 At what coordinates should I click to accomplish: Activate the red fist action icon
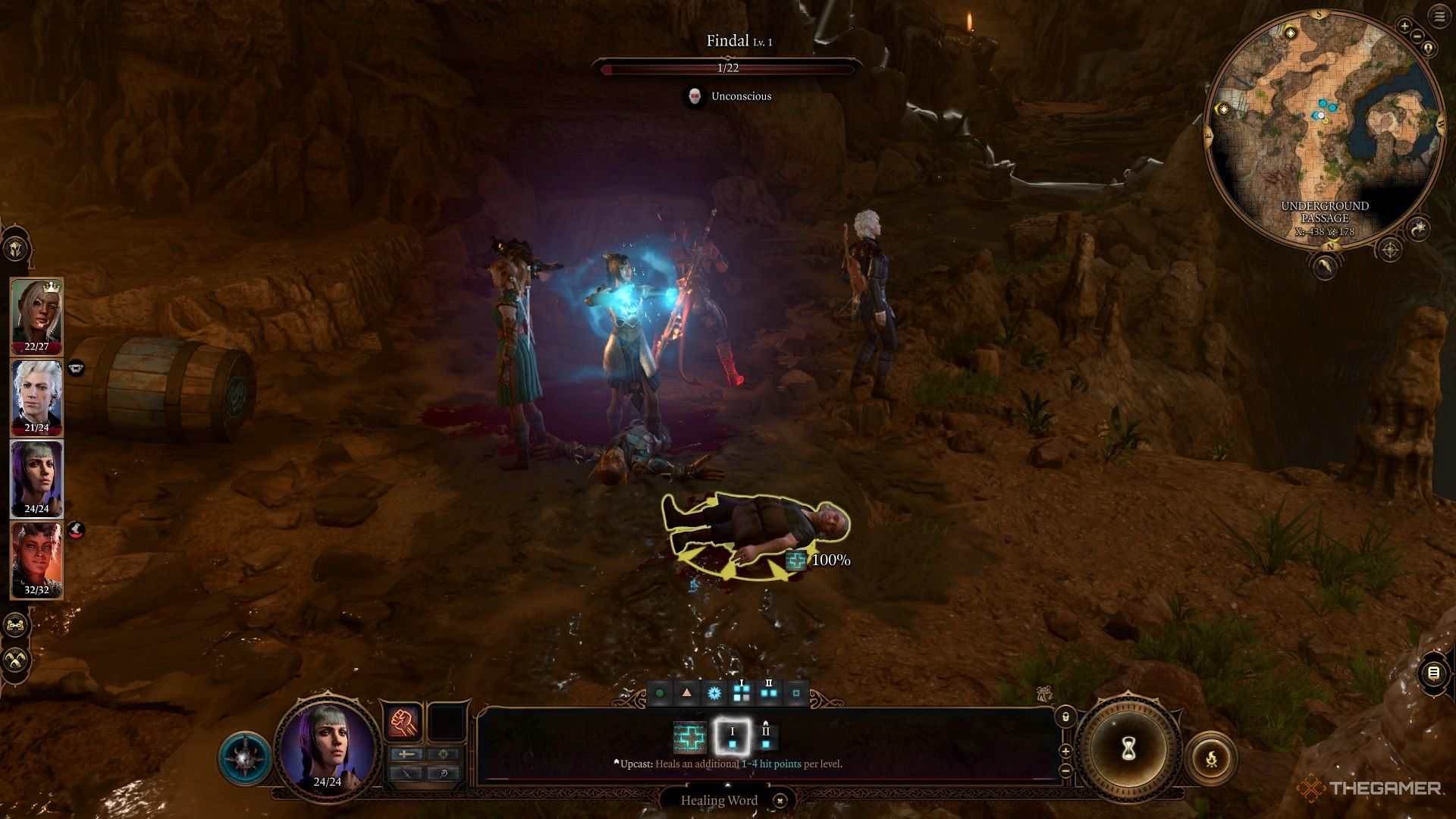tap(403, 722)
